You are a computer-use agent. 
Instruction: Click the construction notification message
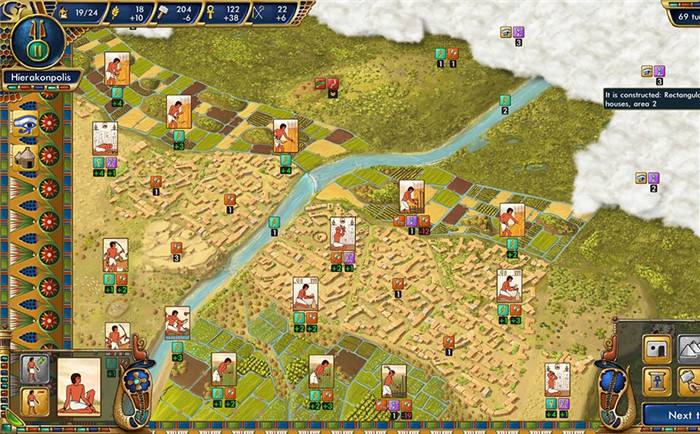click(x=651, y=101)
